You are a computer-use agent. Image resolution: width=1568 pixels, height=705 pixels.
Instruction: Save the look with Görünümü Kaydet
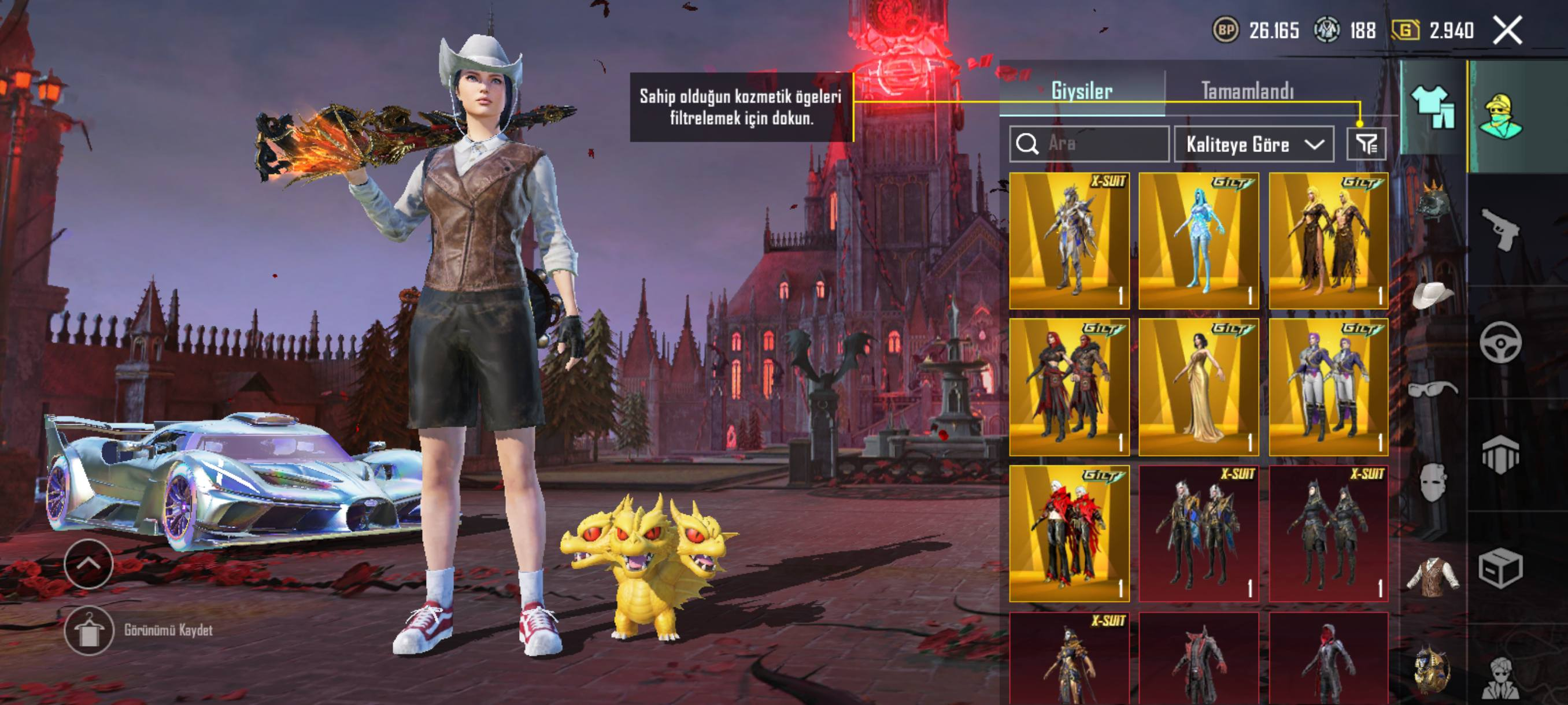(x=89, y=630)
